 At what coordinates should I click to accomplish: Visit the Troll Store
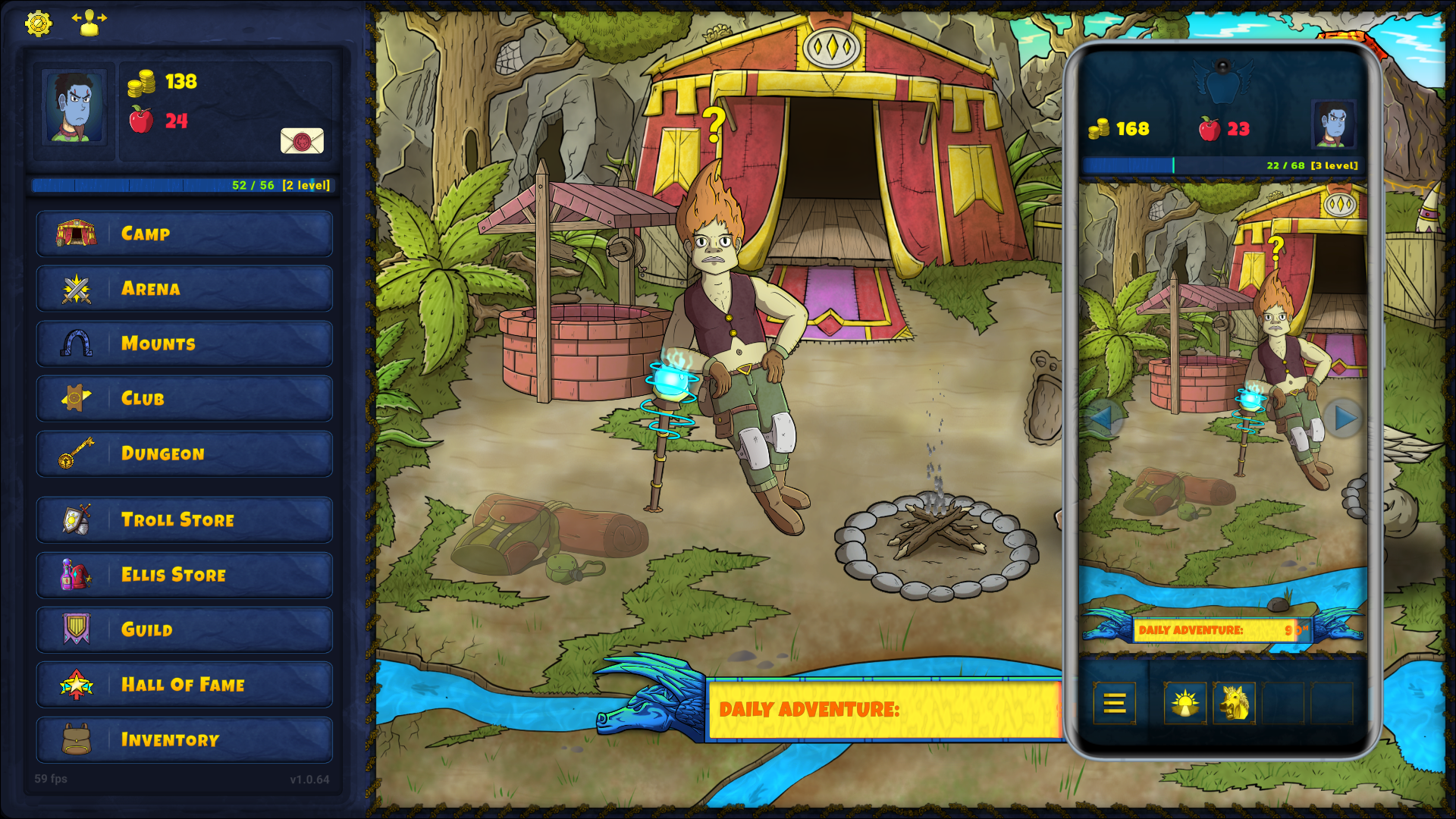tap(184, 520)
